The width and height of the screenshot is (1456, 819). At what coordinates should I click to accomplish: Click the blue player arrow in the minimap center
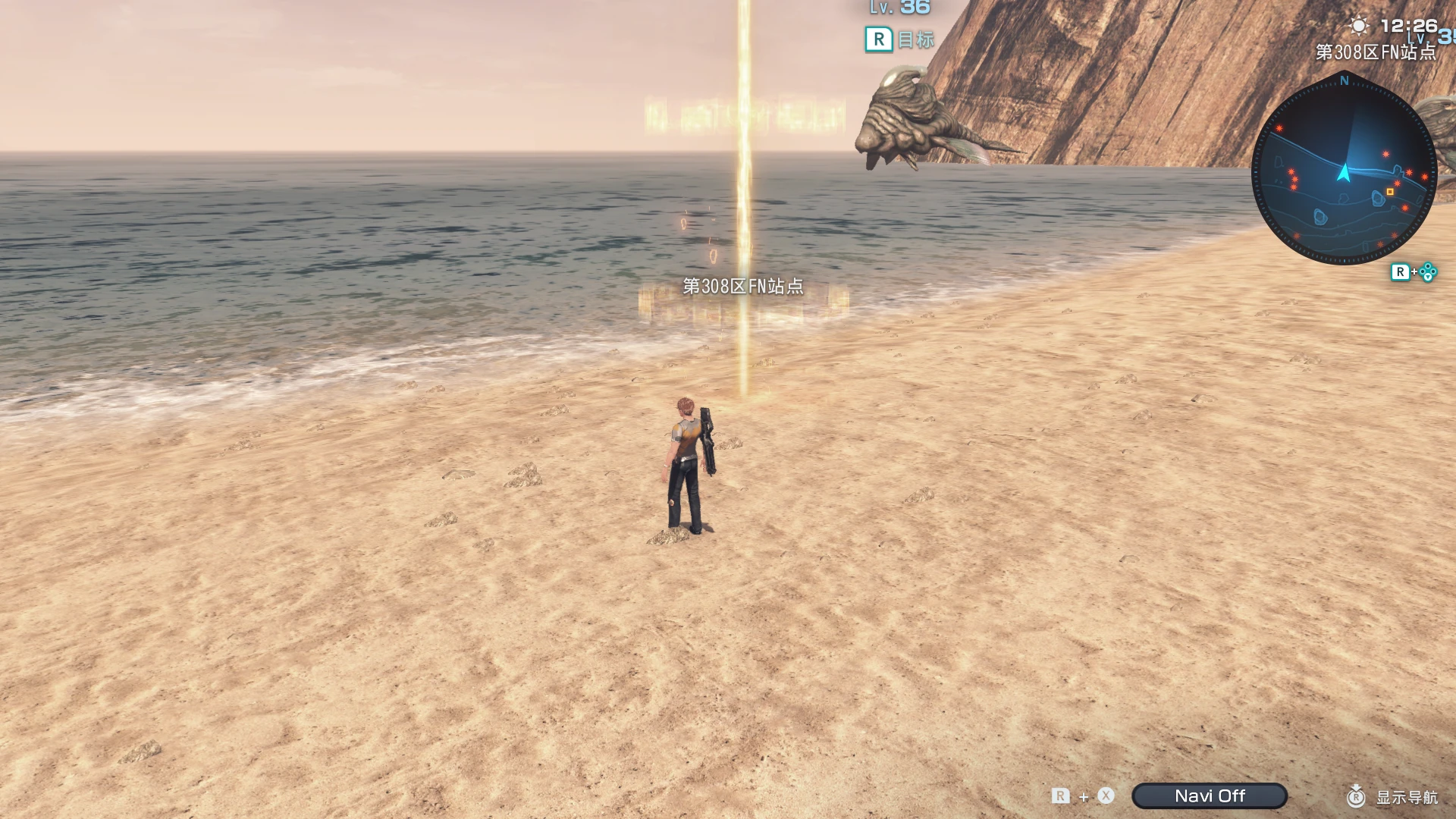pyautogui.click(x=1345, y=173)
